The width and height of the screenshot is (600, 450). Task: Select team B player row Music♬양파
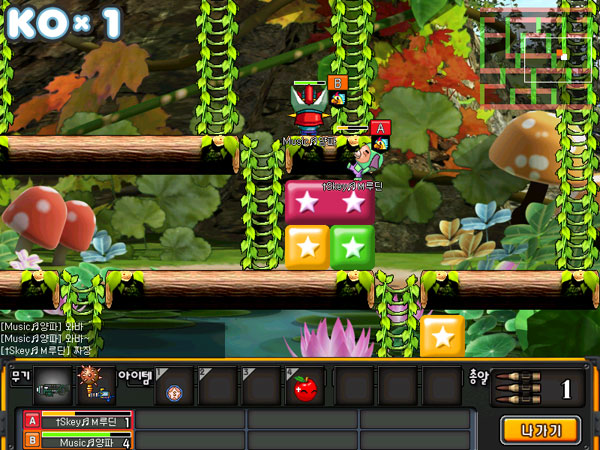pos(78,441)
